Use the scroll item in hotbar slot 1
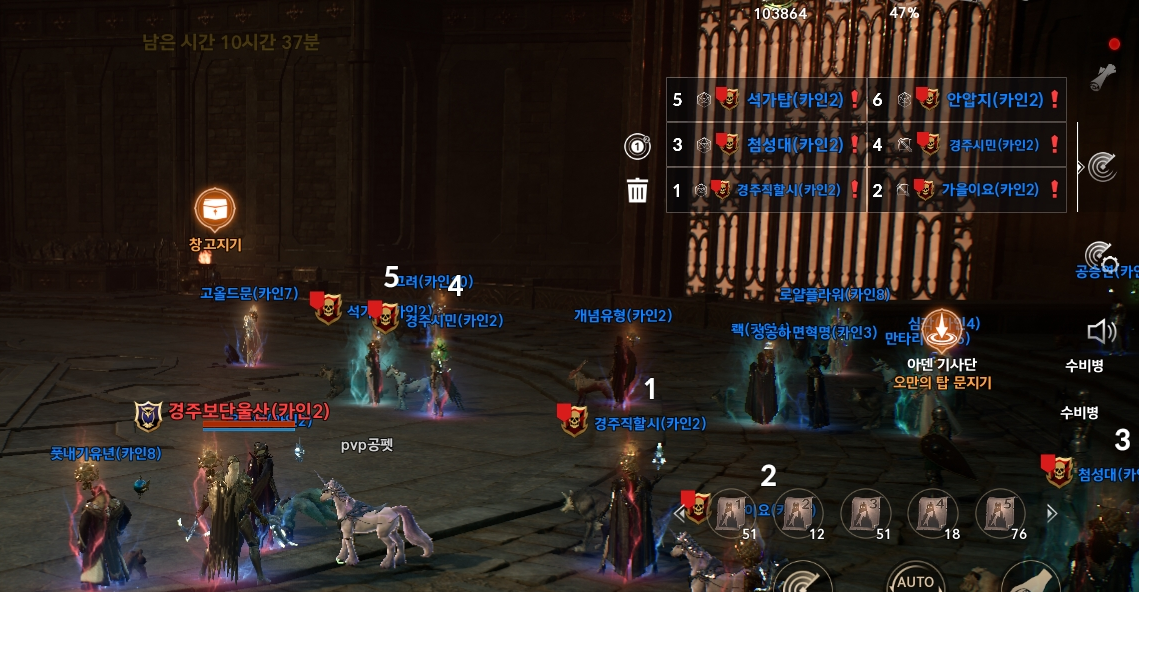Viewport: 1152px width, 648px height. click(731, 513)
